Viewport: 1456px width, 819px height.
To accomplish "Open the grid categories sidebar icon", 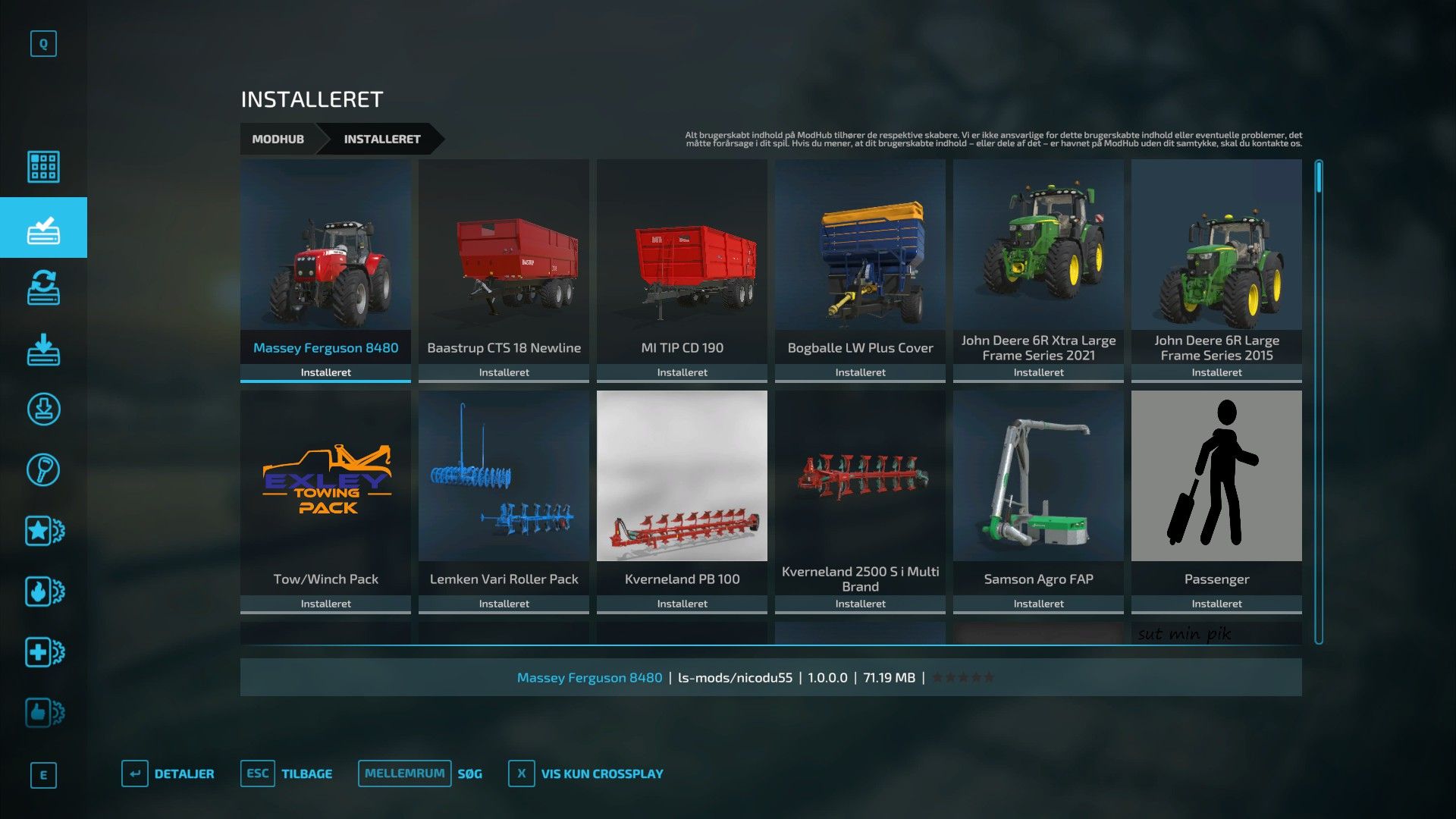I will 43,167.
